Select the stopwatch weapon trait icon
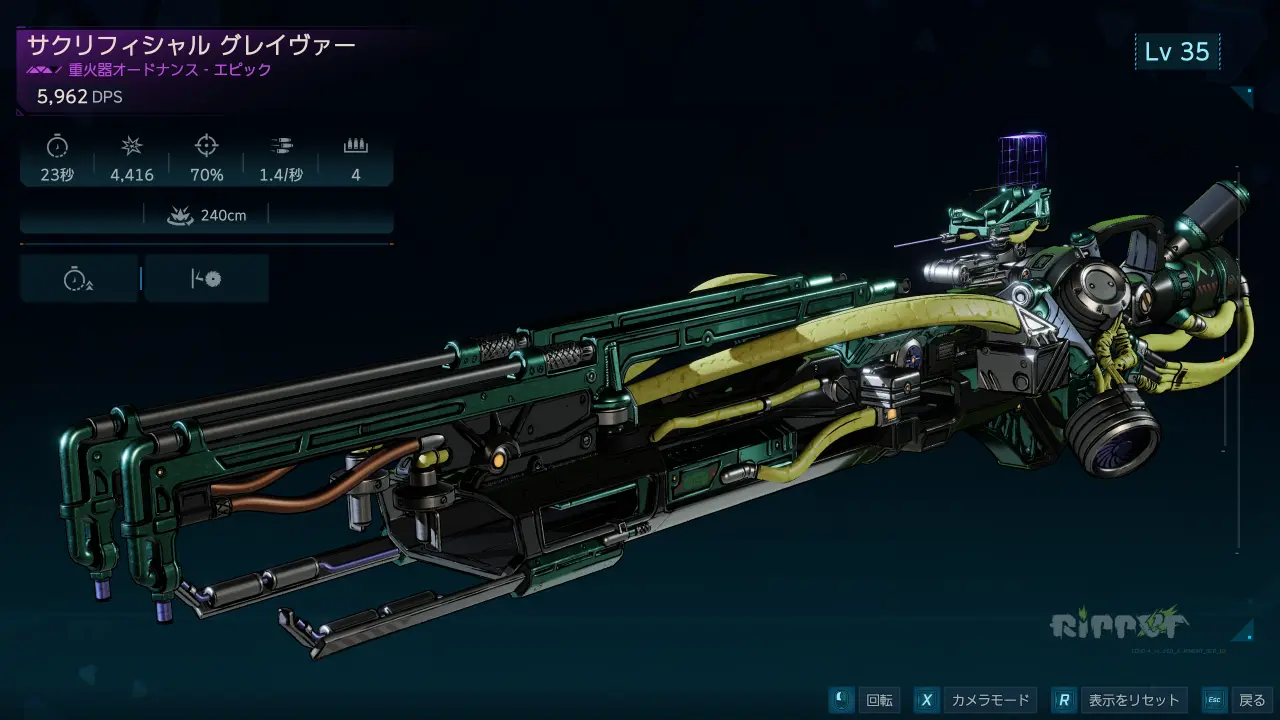The image size is (1280, 720). point(78,279)
